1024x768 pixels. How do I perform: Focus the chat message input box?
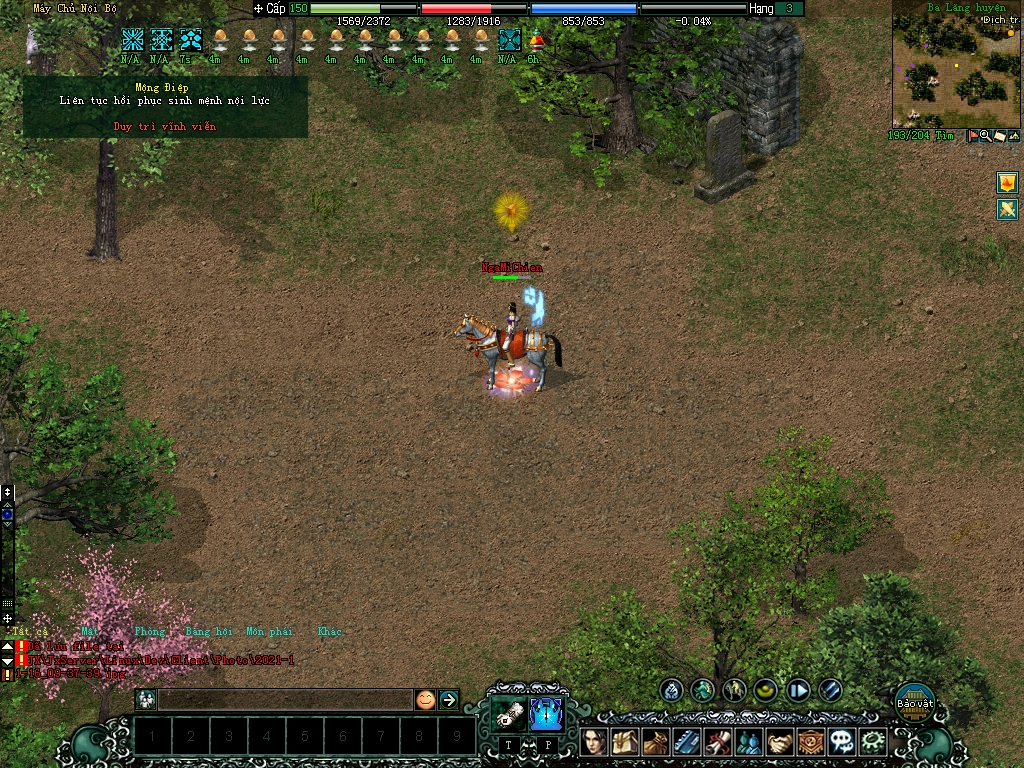285,699
